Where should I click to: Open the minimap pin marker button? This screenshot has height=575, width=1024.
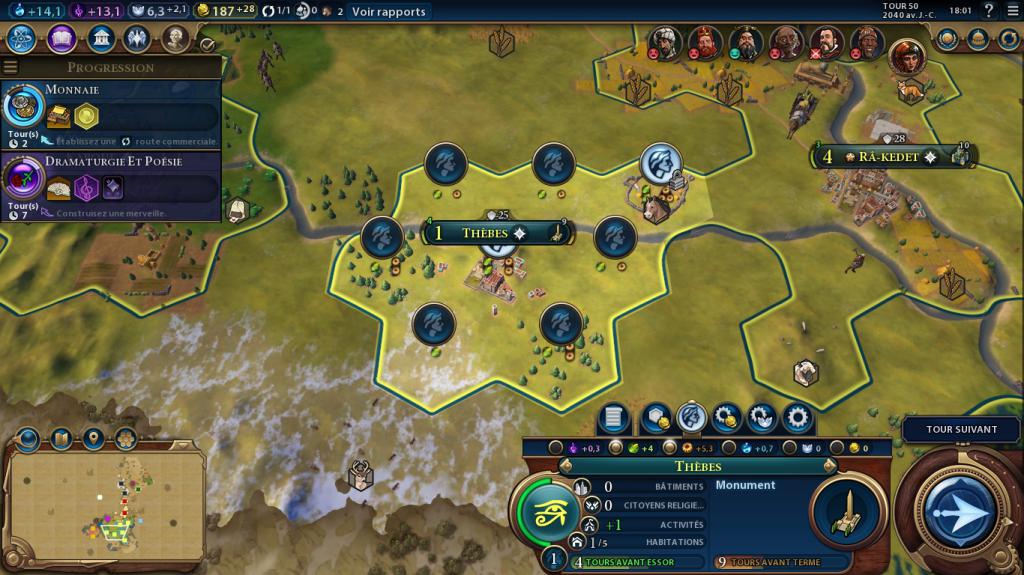[x=93, y=439]
